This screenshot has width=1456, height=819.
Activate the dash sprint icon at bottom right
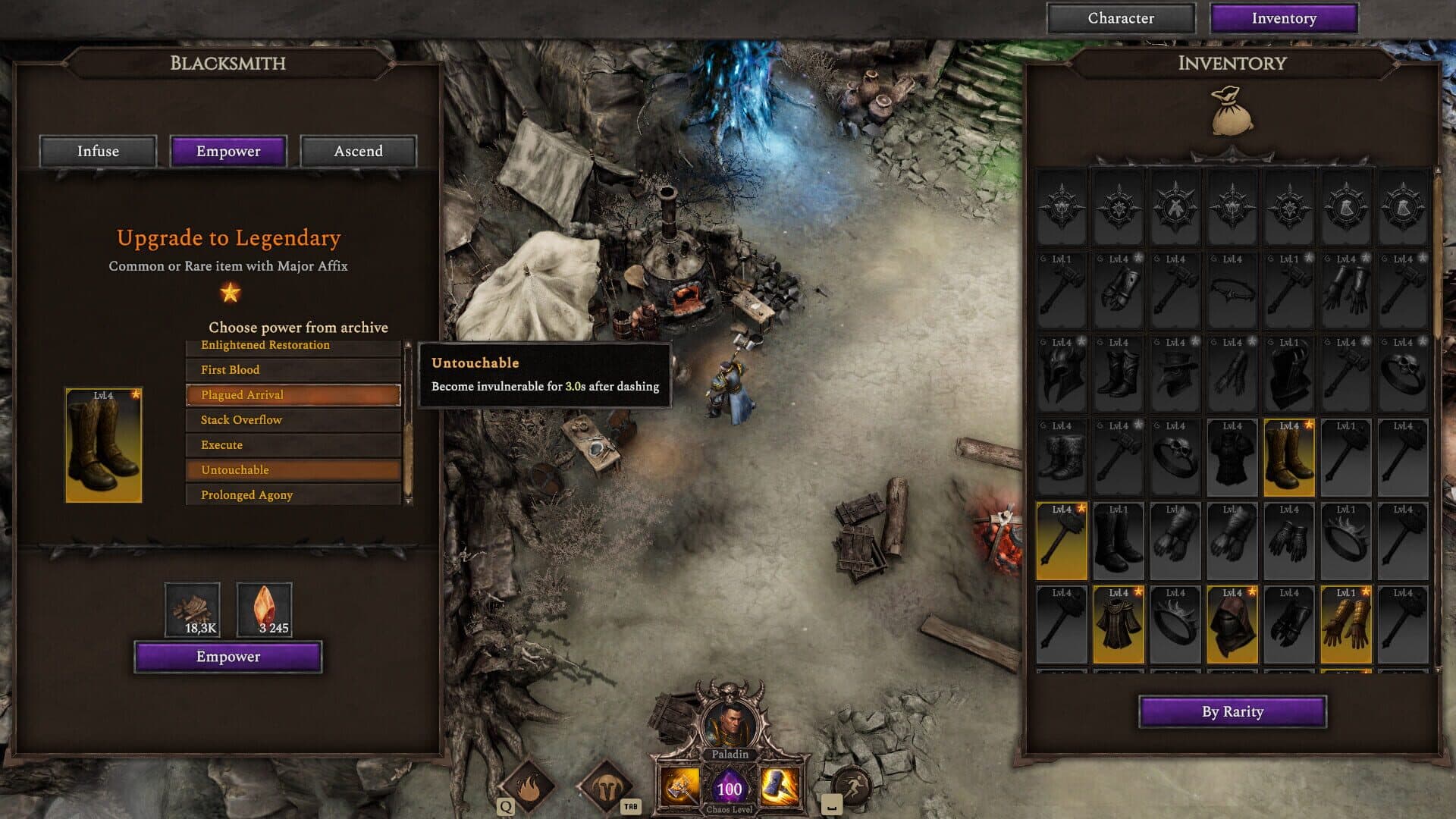coord(852,787)
